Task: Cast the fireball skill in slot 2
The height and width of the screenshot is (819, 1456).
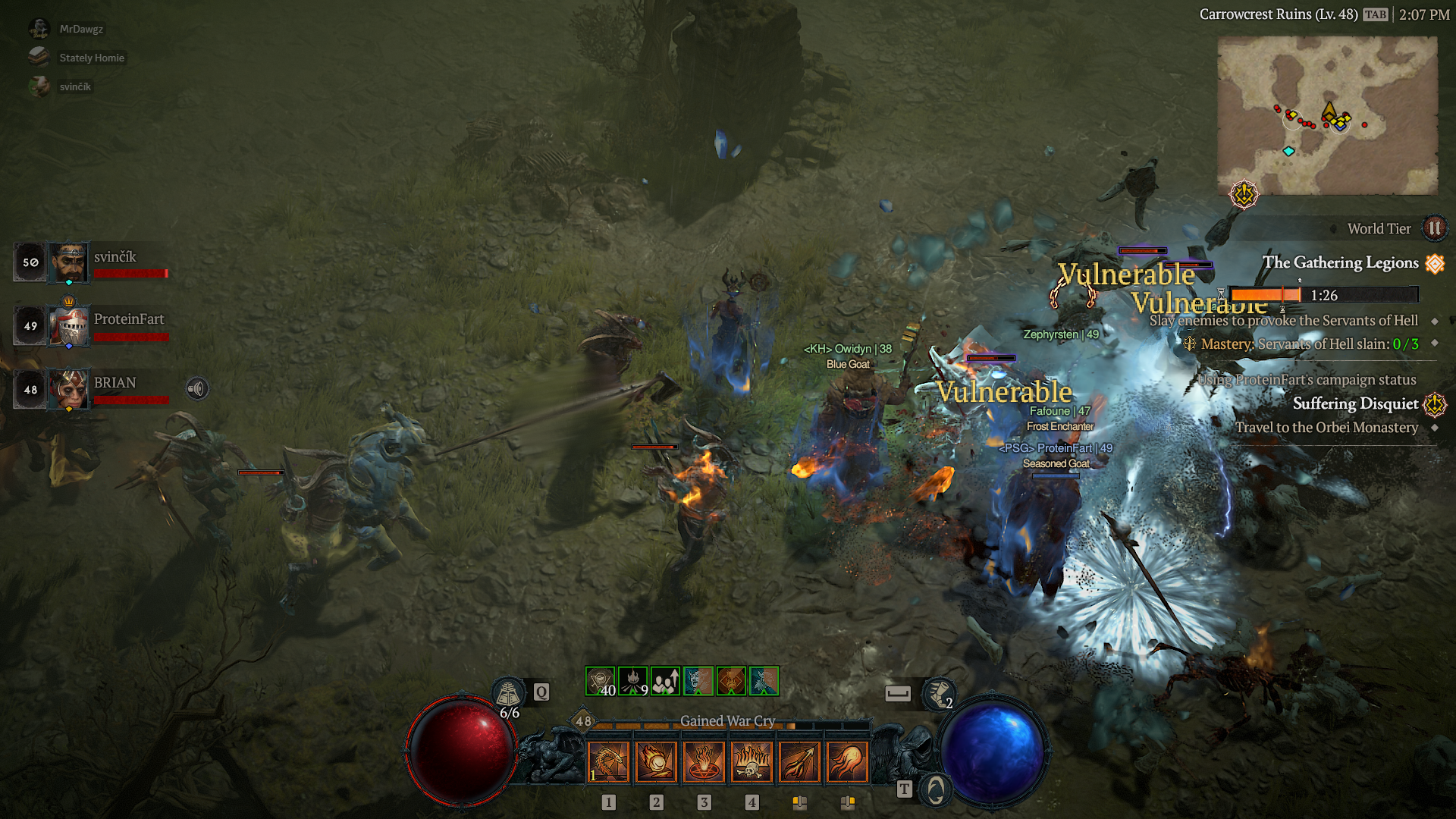Action: pos(656,761)
